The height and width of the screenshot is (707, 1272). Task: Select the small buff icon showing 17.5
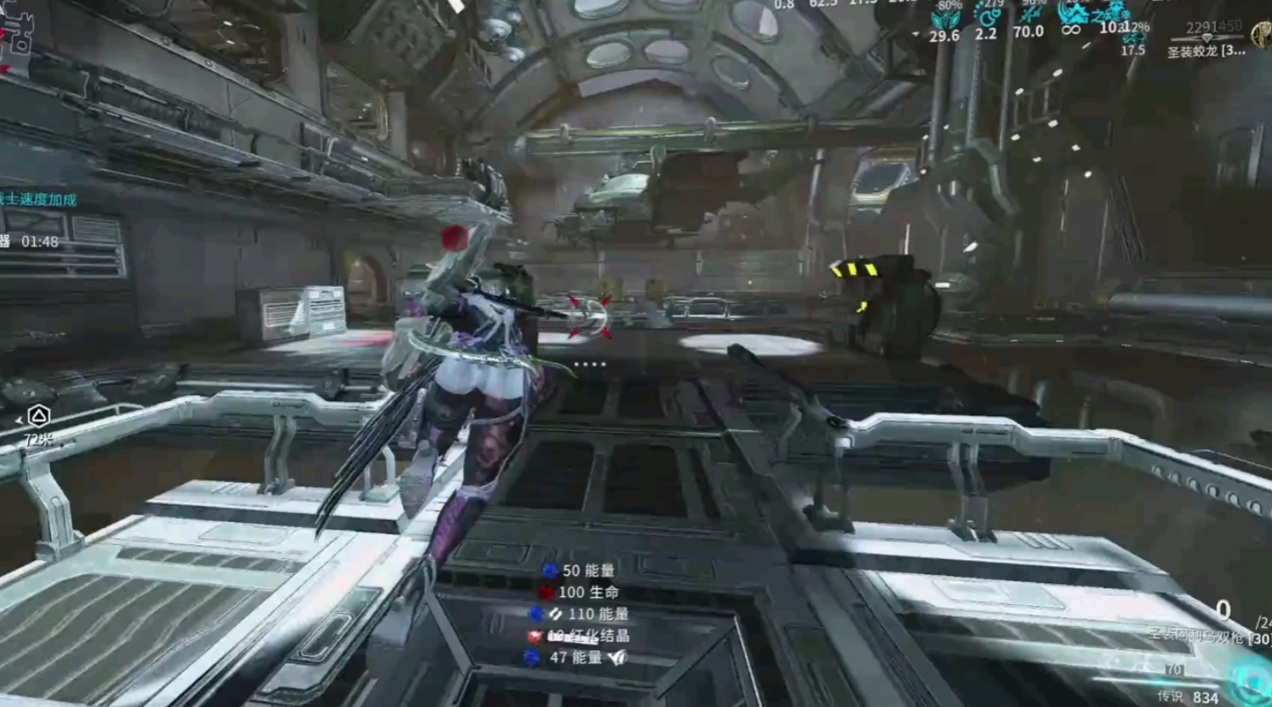click(x=1133, y=38)
